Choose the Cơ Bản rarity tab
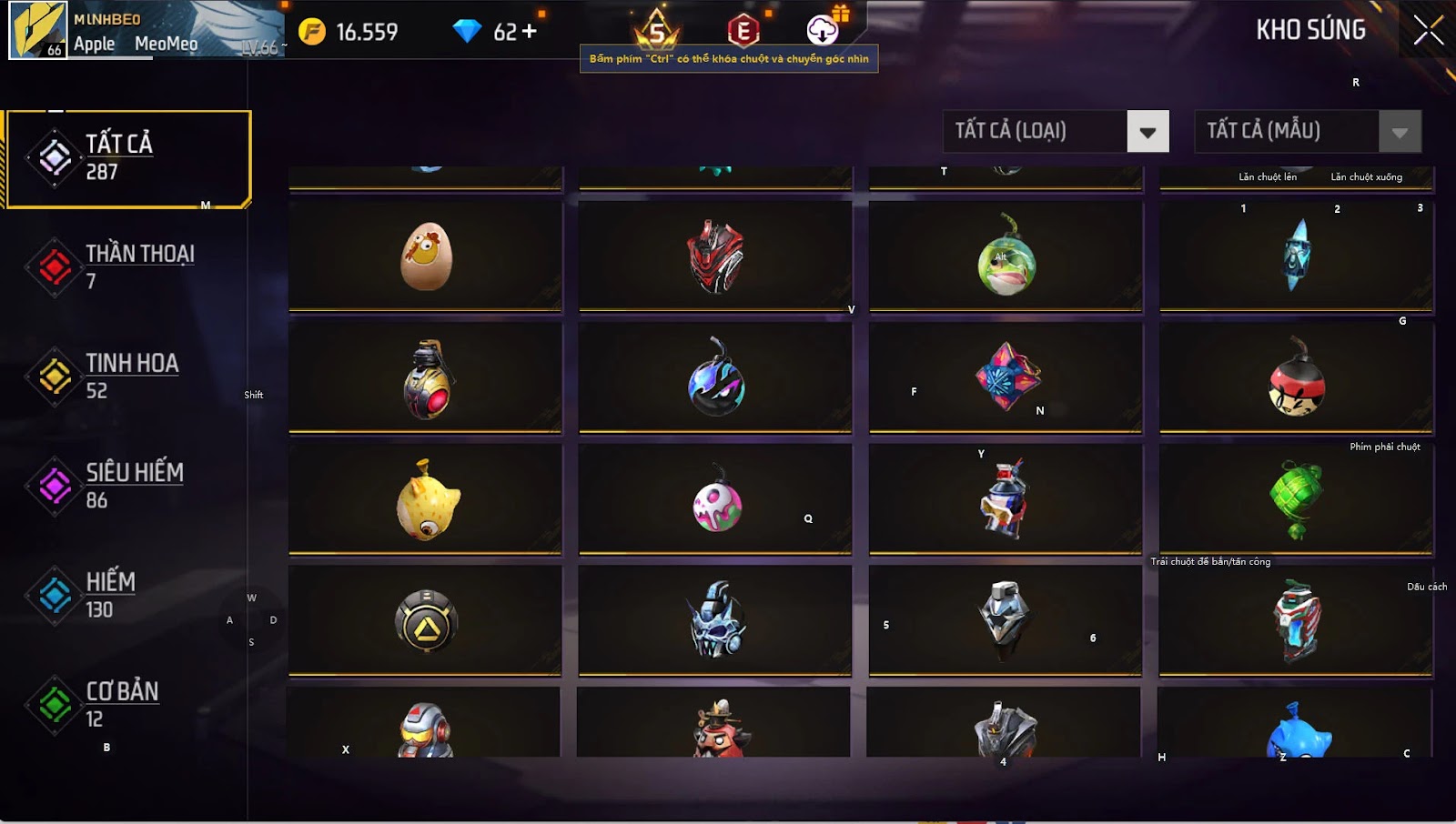The height and width of the screenshot is (824, 1456). (x=127, y=704)
